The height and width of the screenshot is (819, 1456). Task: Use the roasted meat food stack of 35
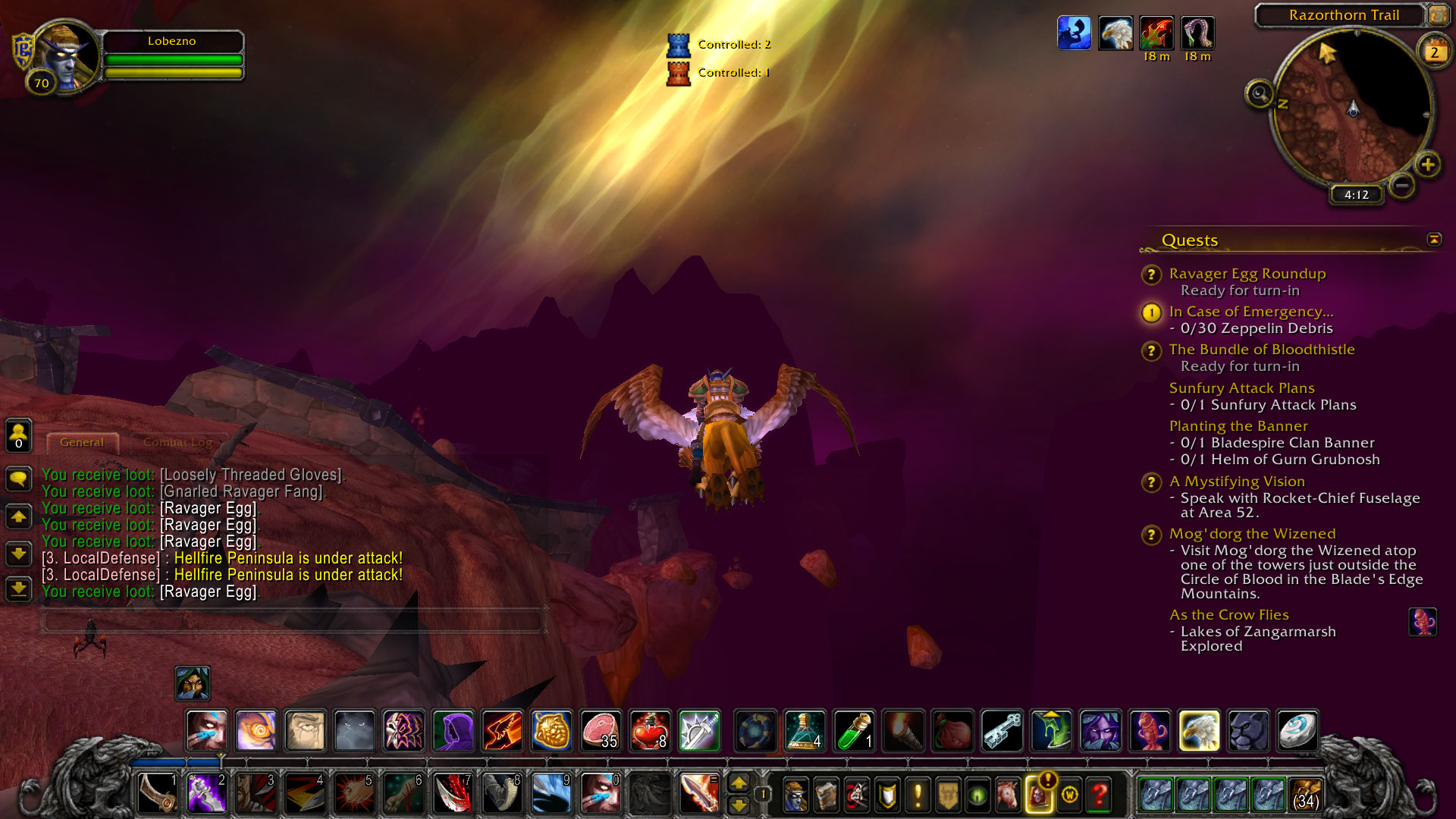tap(600, 730)
